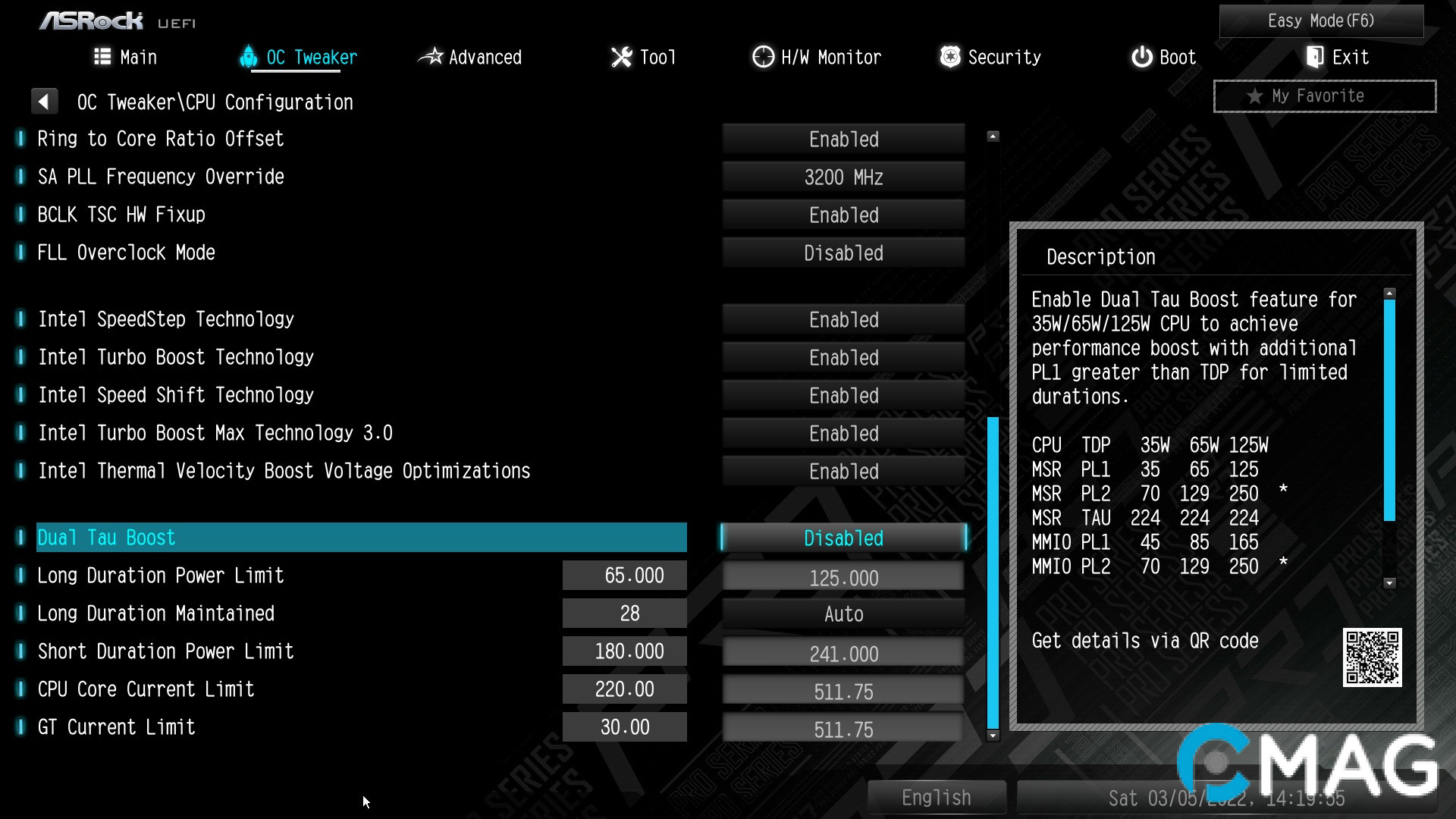Change the Long Duration Maintained Auto value
1456x819 pixels.
tap(843, 613)
